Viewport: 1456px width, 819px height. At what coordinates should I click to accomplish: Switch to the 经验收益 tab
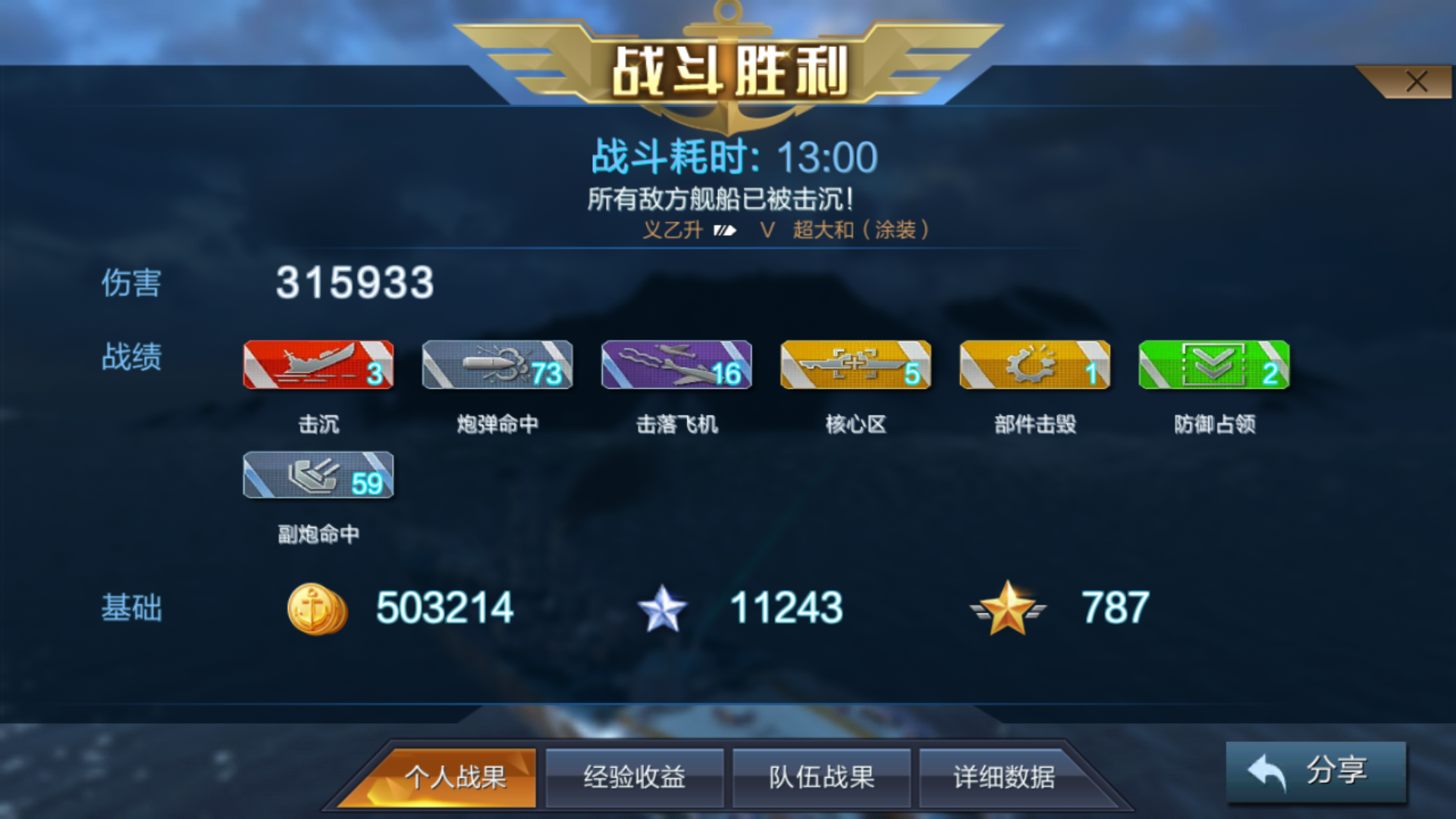(635, 777)
